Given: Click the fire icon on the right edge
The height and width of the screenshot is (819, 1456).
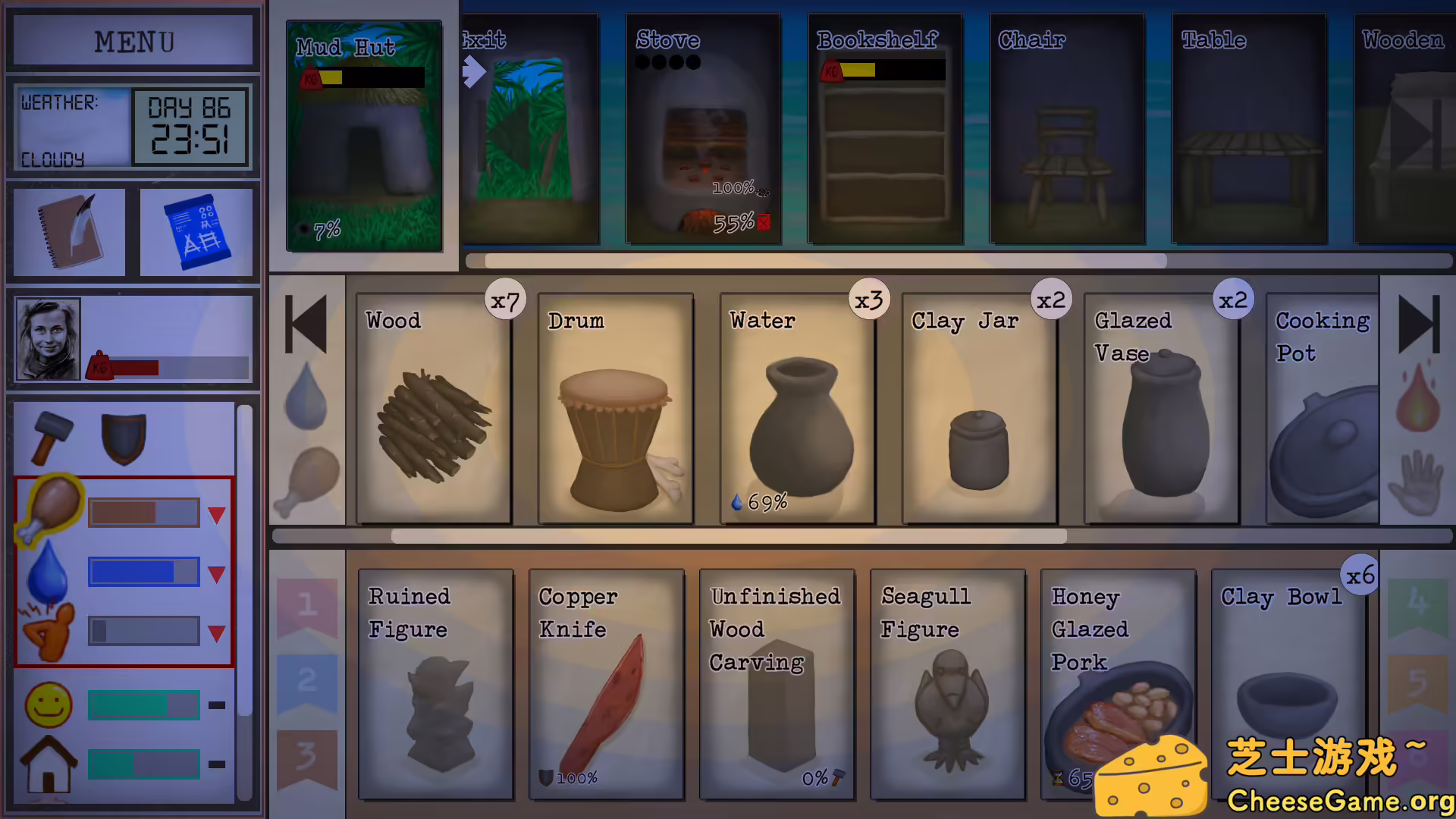Looking at the screenshot, I should pos(1417,402).
